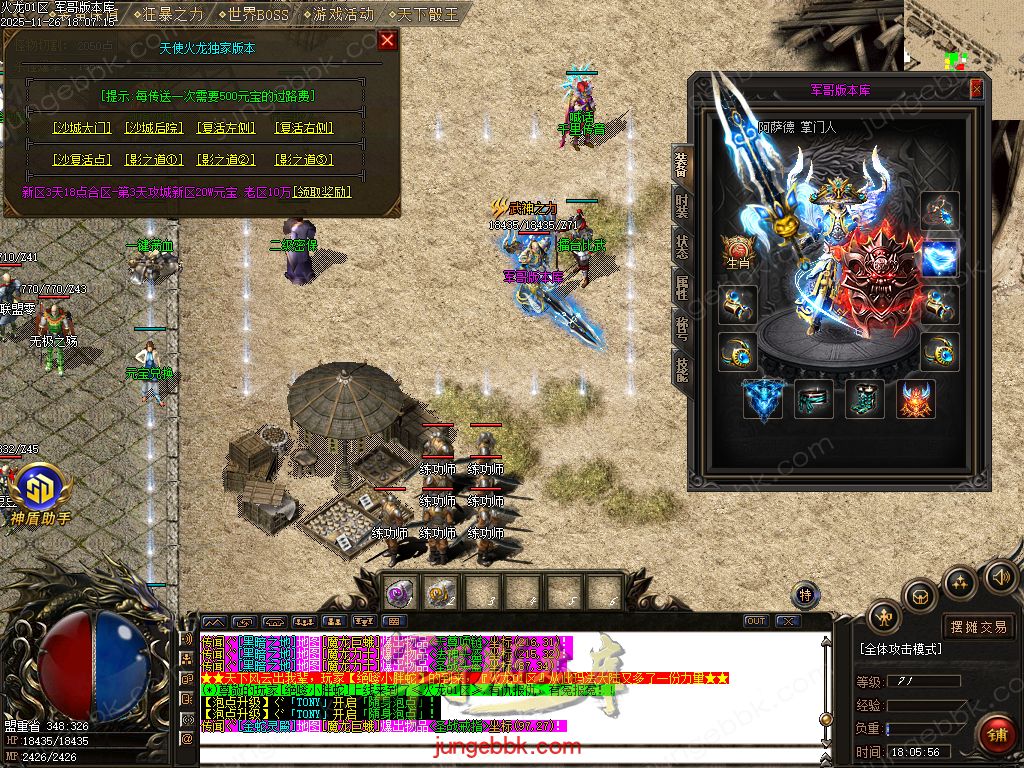Close the character equipment panel
This screenshot has width=1024, height=768.
tap(976, 90)
